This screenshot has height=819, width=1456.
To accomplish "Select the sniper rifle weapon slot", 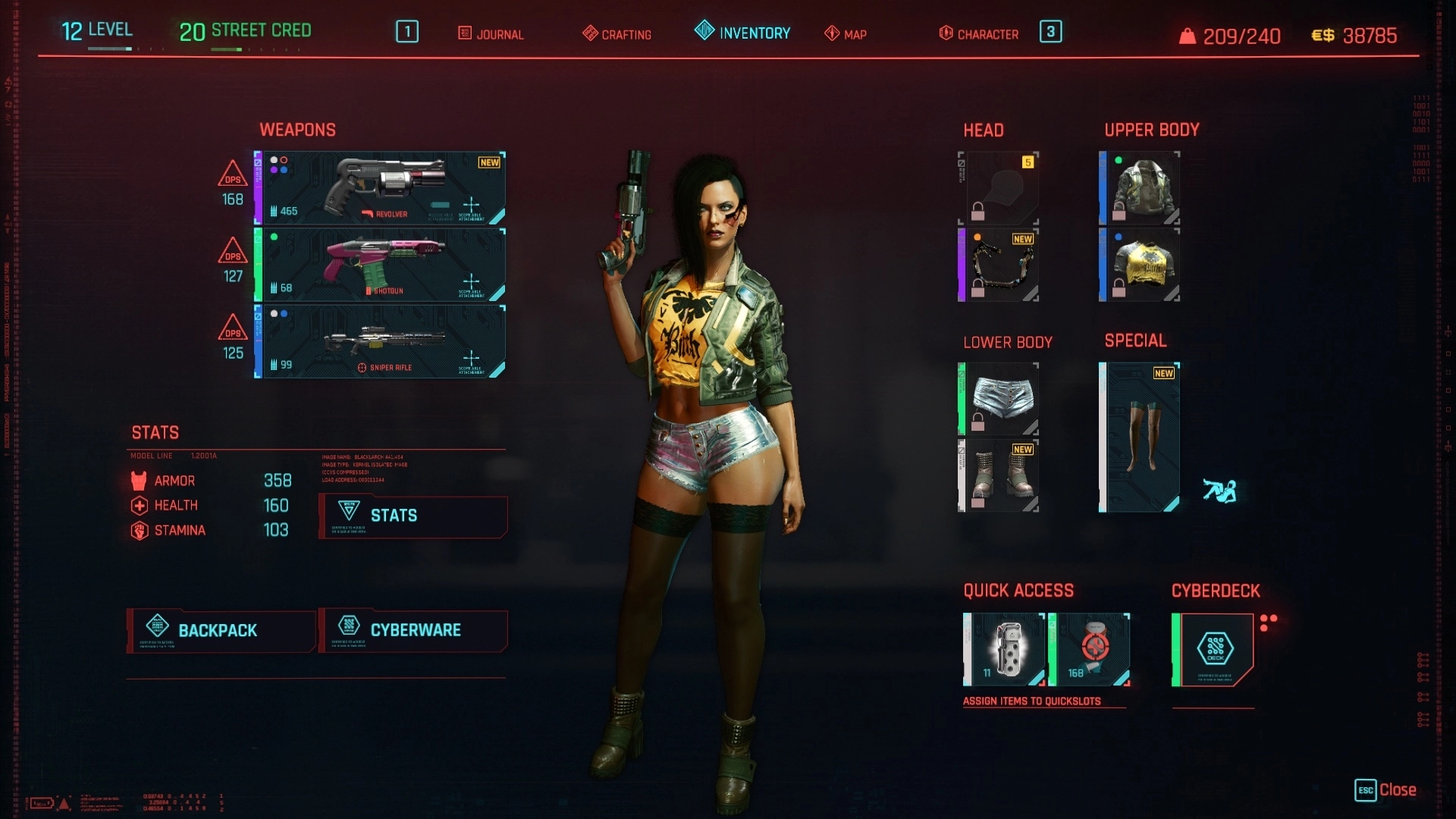I will (381, 342).
